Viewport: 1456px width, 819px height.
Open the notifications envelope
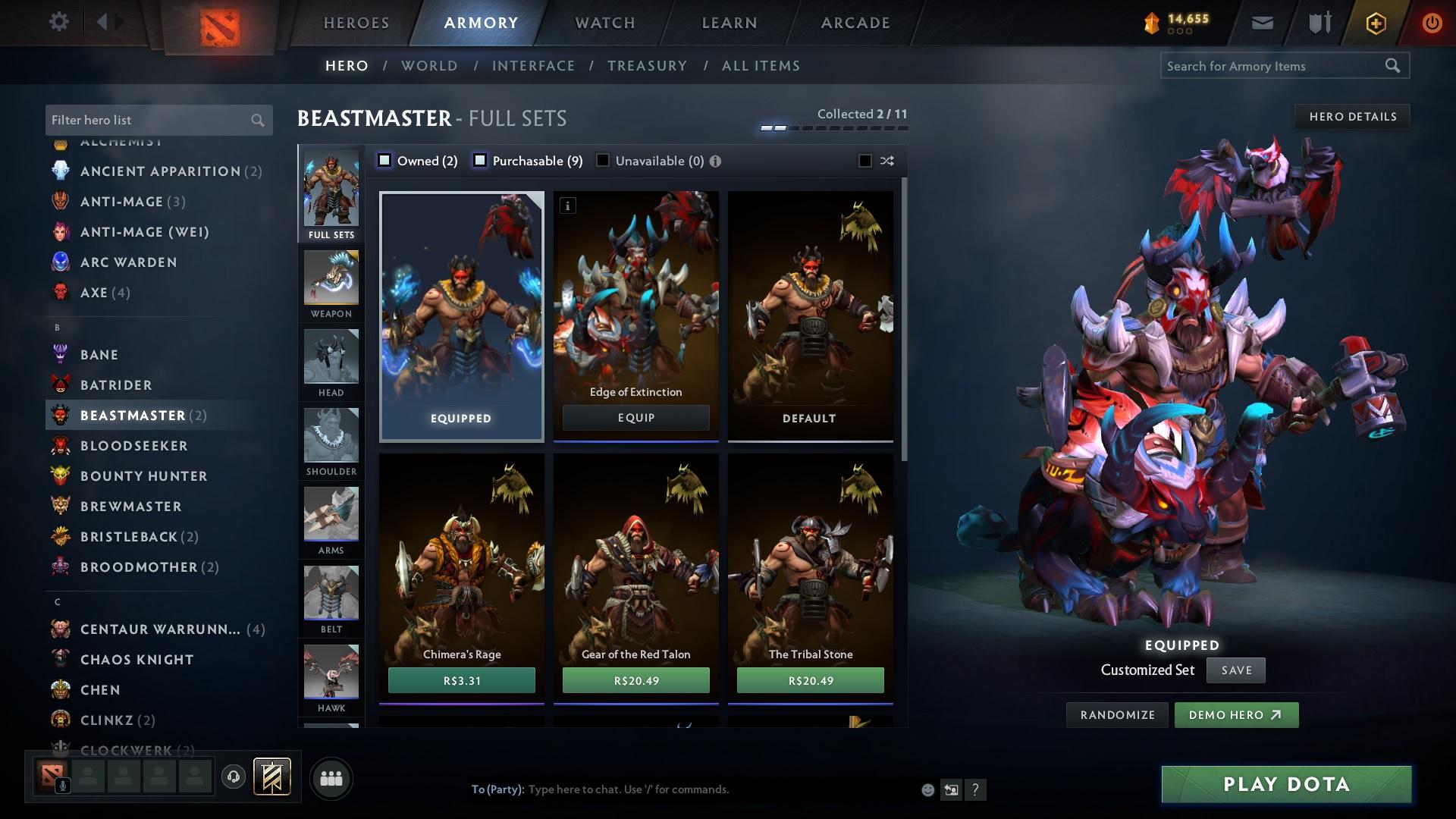[x=1262, y=22]
